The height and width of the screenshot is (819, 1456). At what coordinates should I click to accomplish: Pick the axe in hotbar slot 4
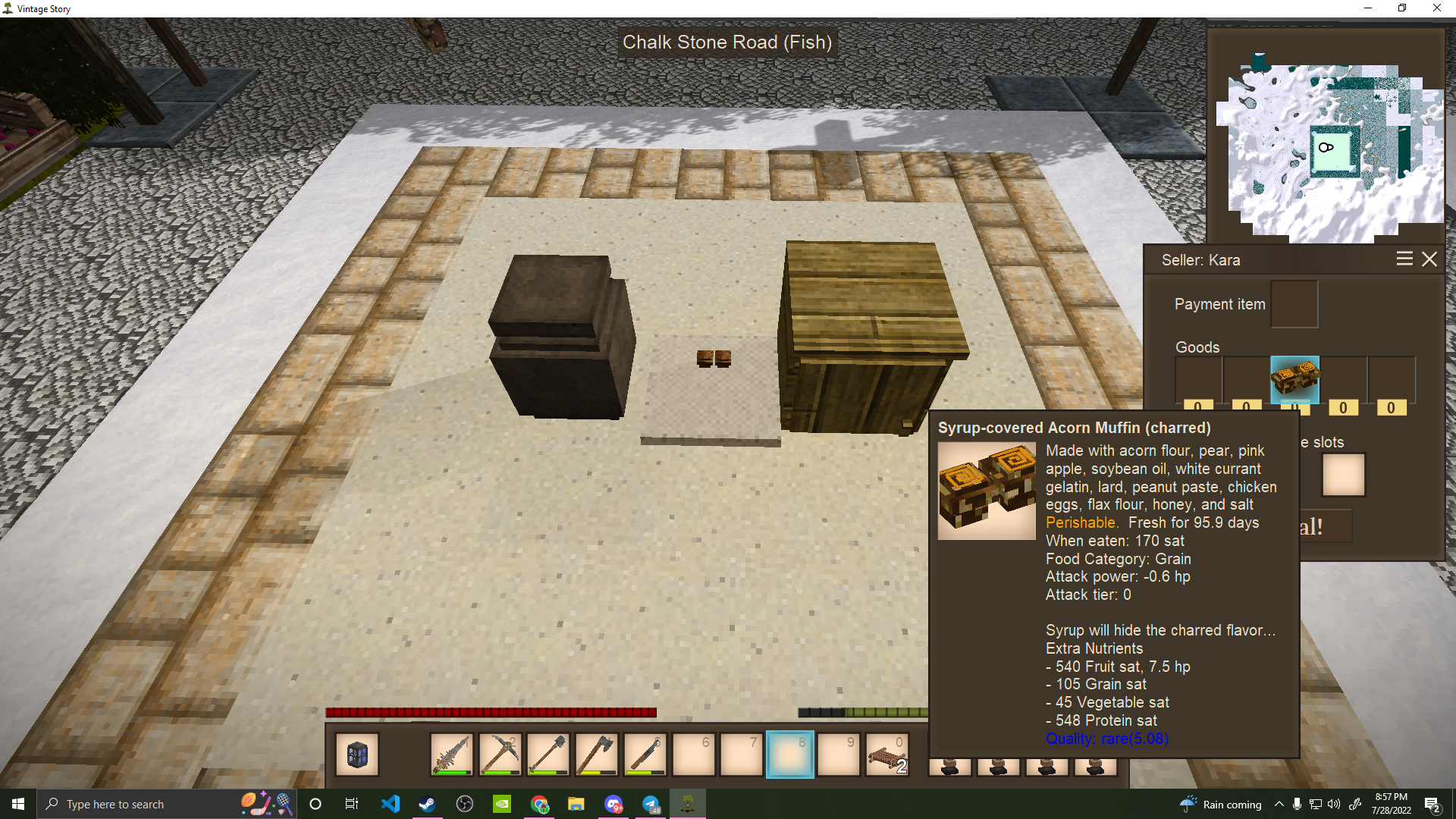coord(597,755)
